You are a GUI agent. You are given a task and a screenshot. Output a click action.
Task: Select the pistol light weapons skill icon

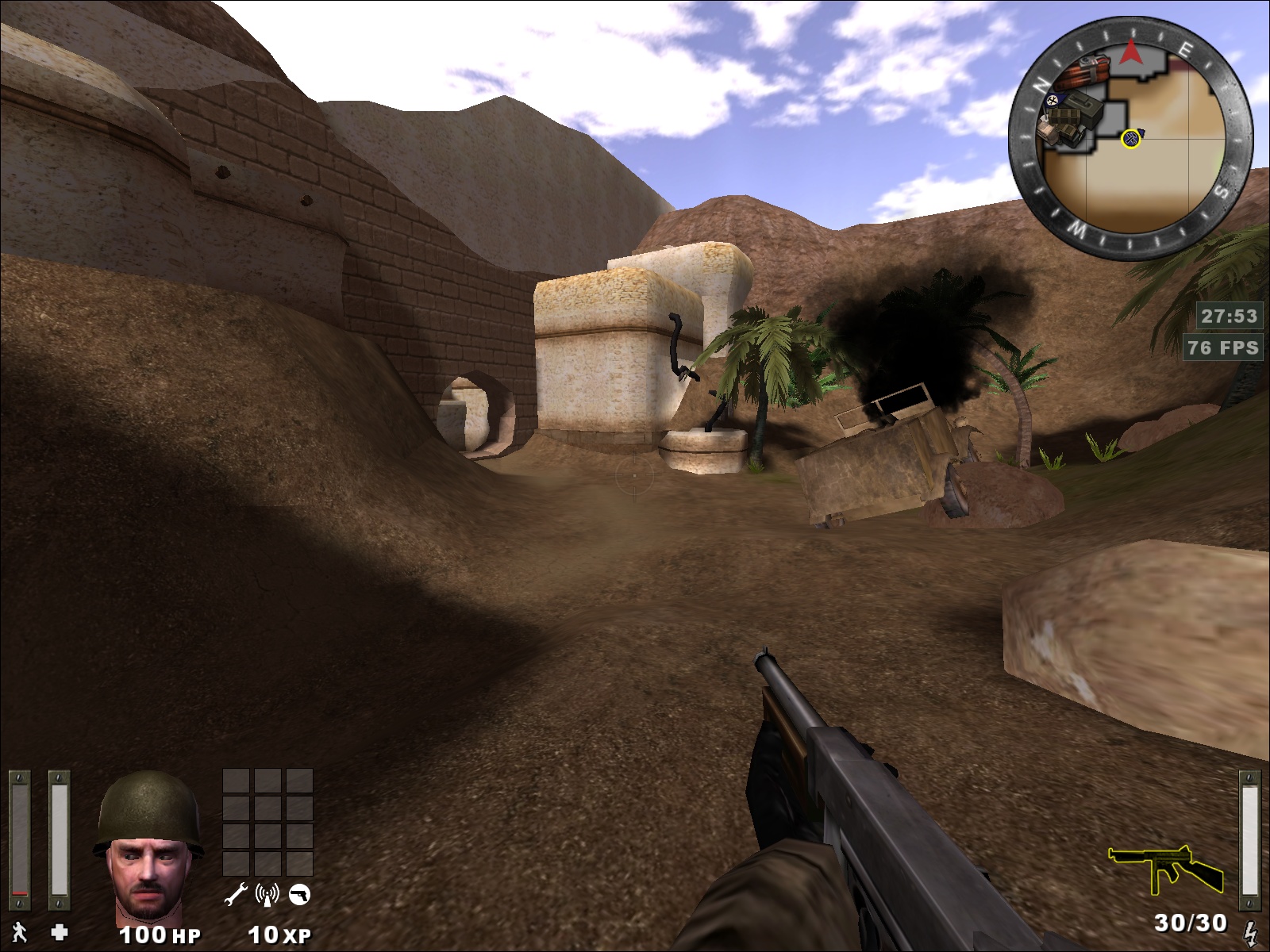point(300,895)
